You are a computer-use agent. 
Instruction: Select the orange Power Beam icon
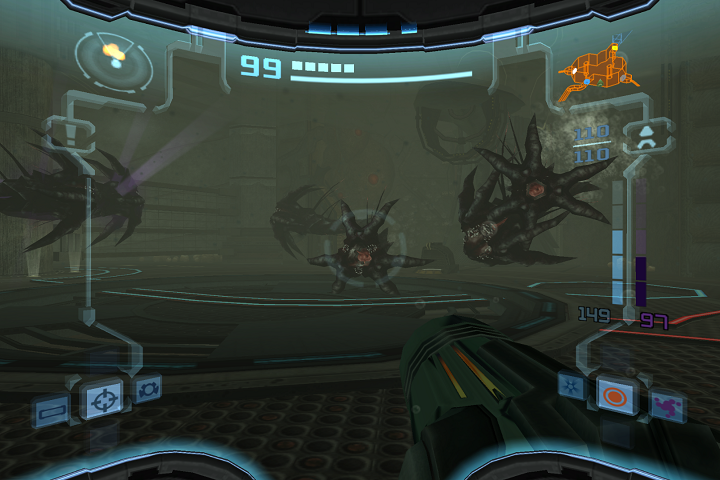tap(613, 394)
